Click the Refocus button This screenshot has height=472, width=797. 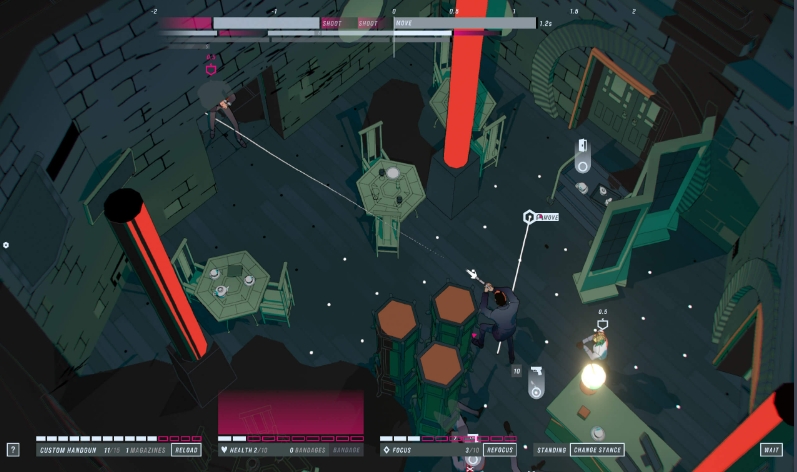click(500, 450)
